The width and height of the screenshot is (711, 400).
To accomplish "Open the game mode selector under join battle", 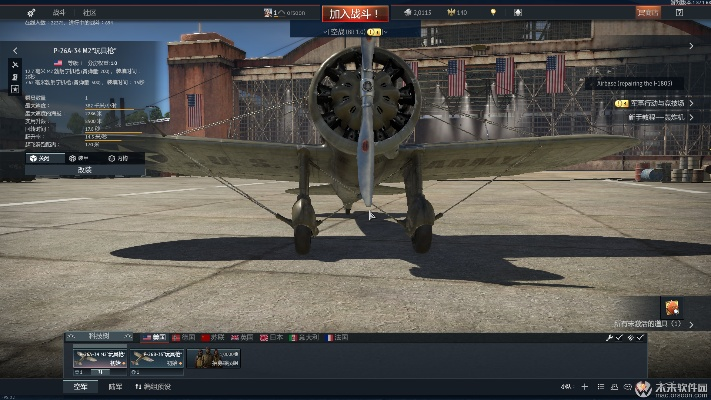I will (x=350, y=31).
